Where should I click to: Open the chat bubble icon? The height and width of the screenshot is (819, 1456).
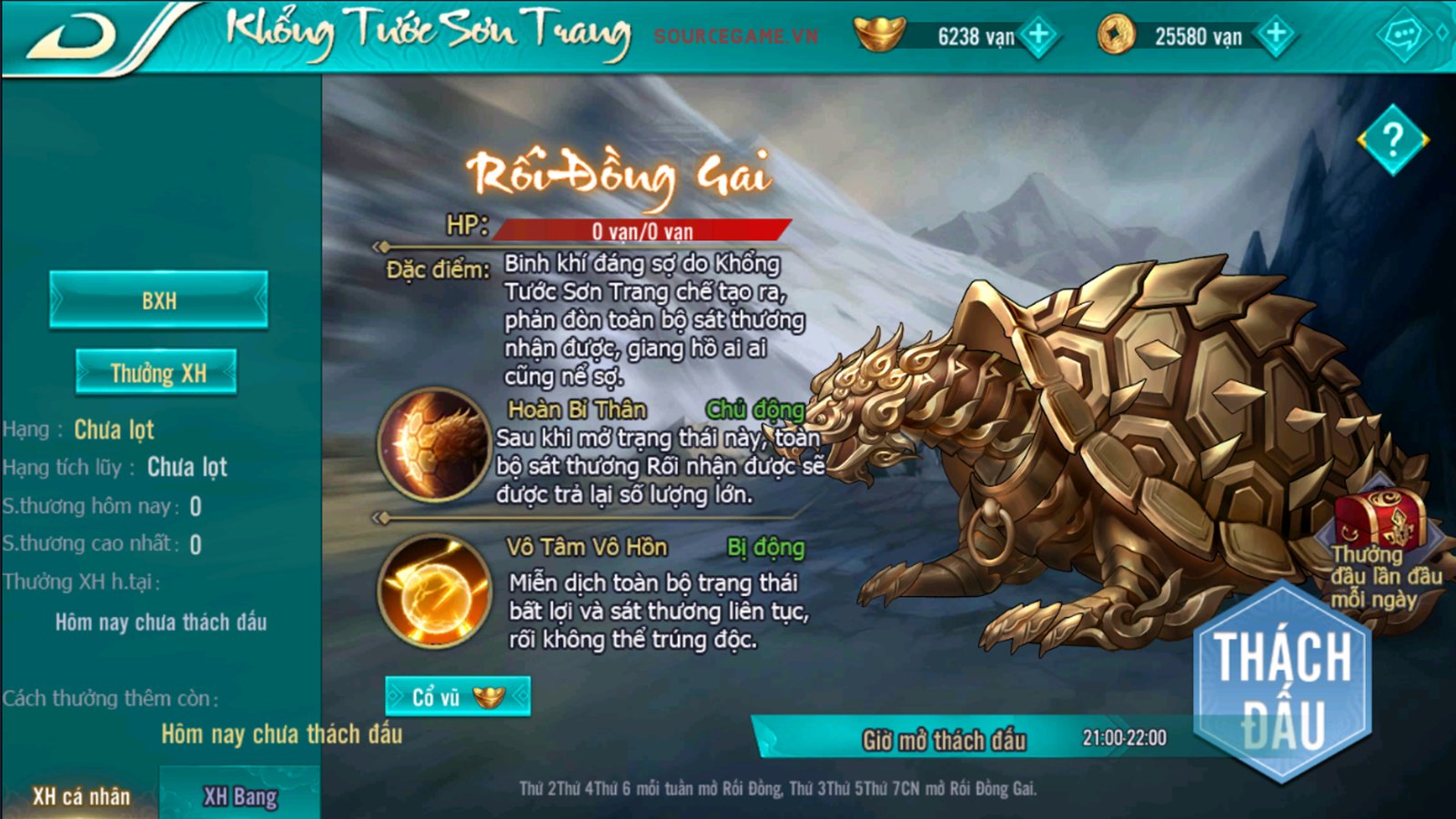[1402, 36]
